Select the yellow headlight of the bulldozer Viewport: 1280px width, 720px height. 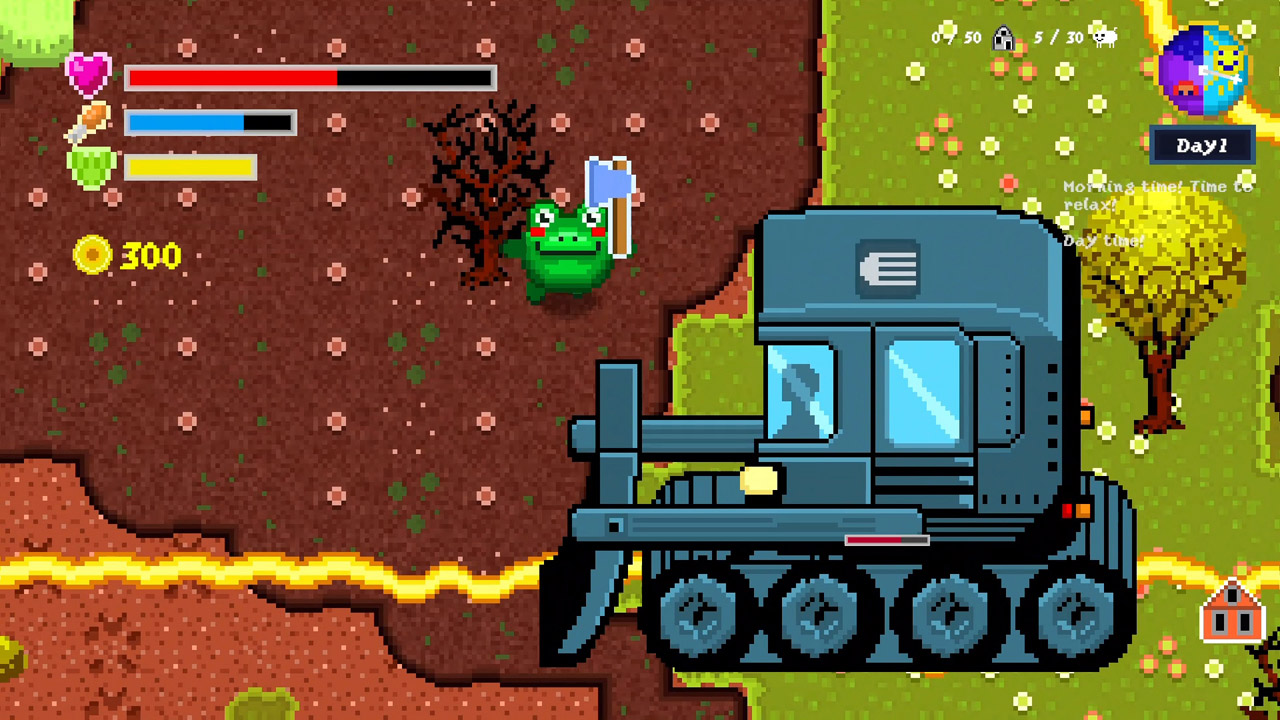point(759,481)
